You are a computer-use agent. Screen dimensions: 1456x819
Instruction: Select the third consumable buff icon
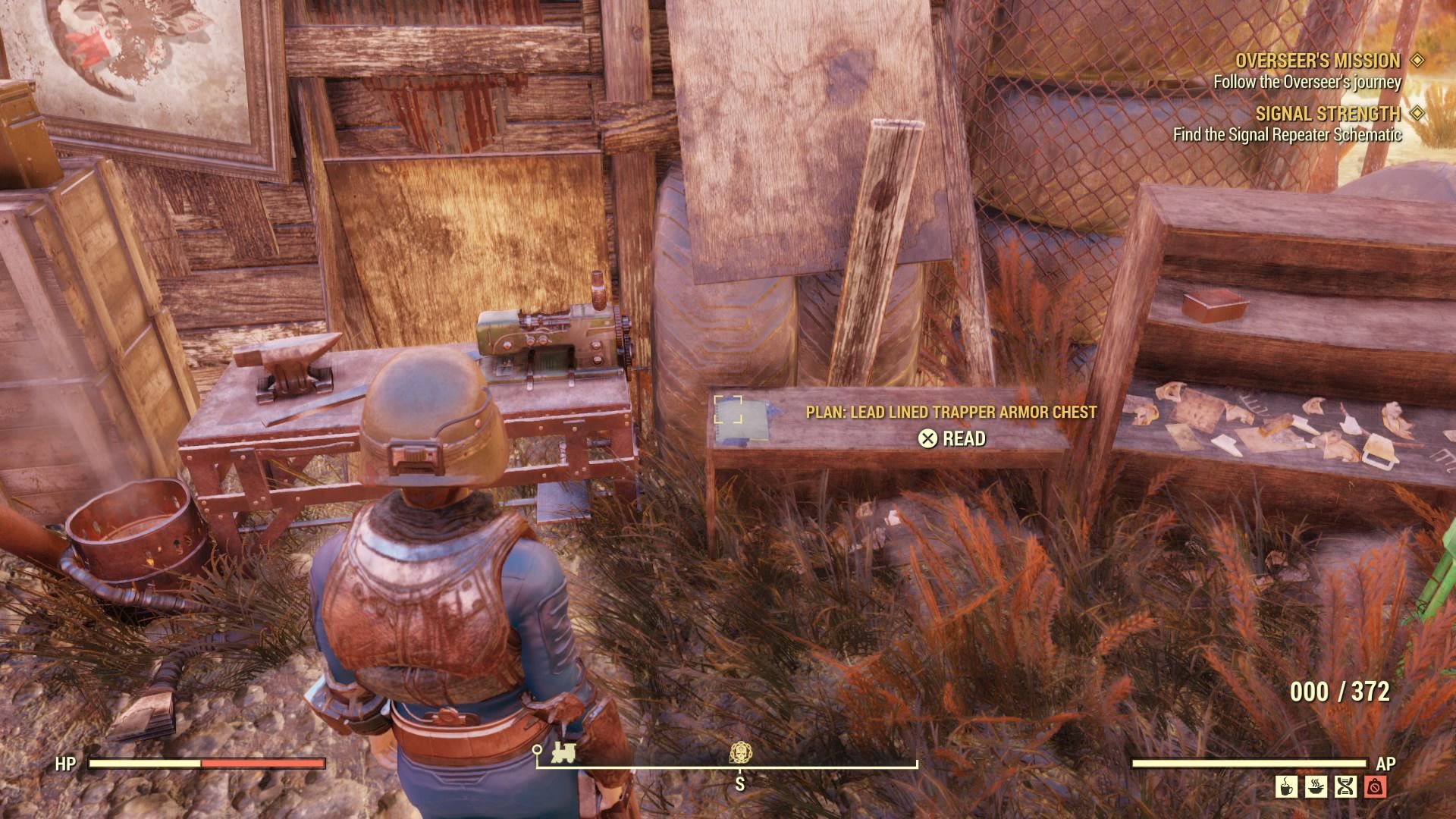point(1345,786)
